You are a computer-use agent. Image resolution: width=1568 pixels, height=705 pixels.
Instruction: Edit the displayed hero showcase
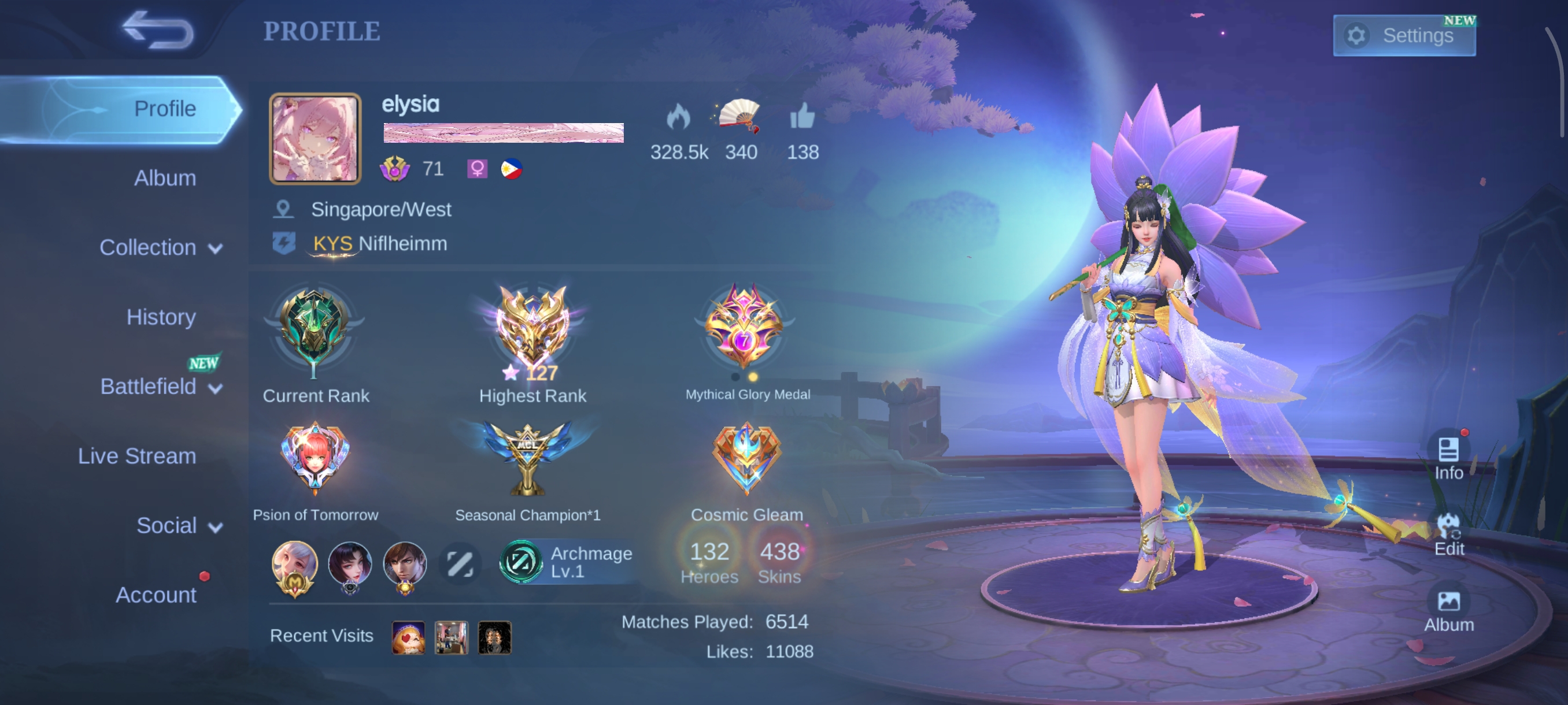[1448, 534]
